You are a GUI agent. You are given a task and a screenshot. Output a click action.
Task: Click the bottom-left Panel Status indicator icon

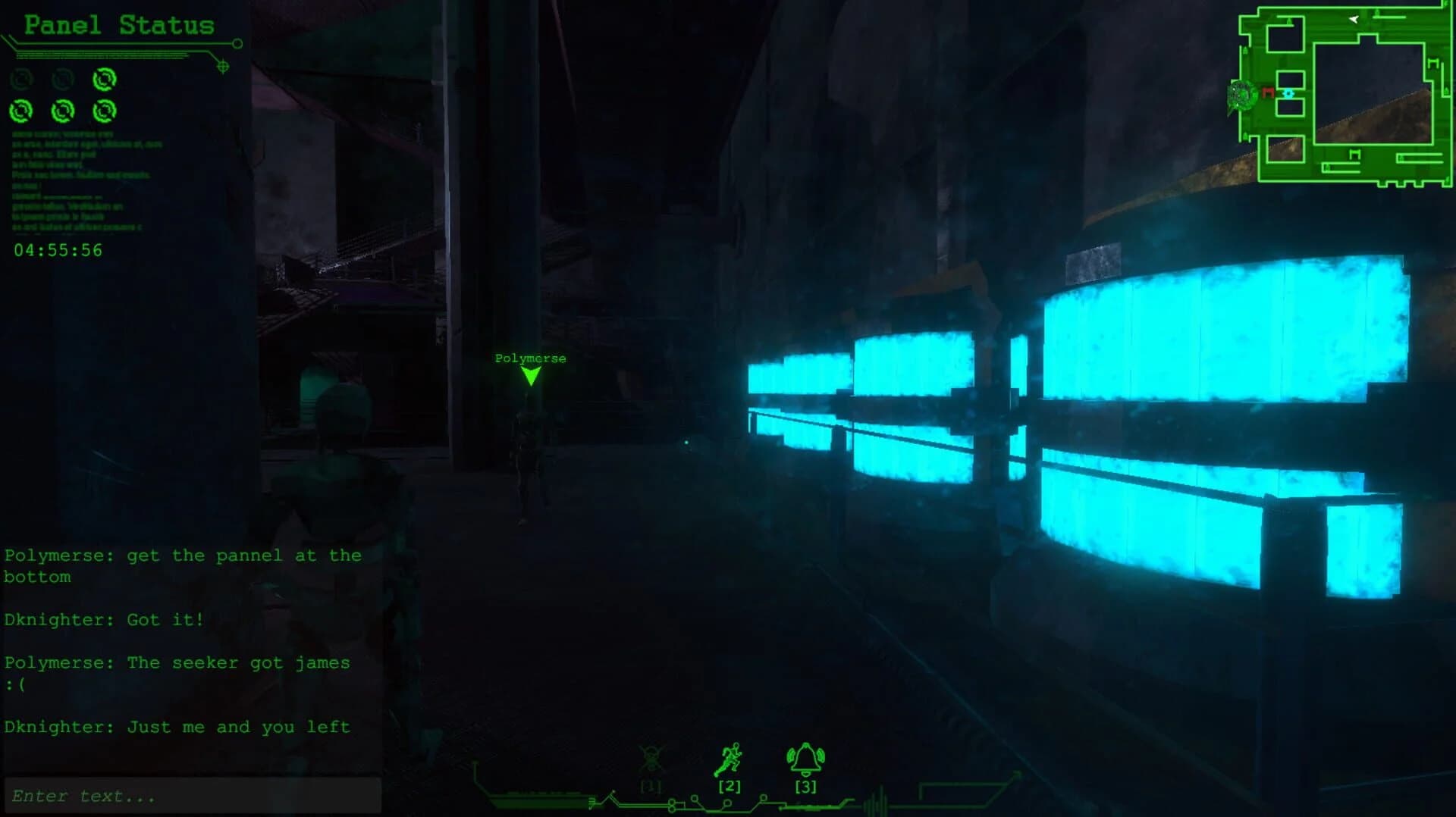point(20,111)
